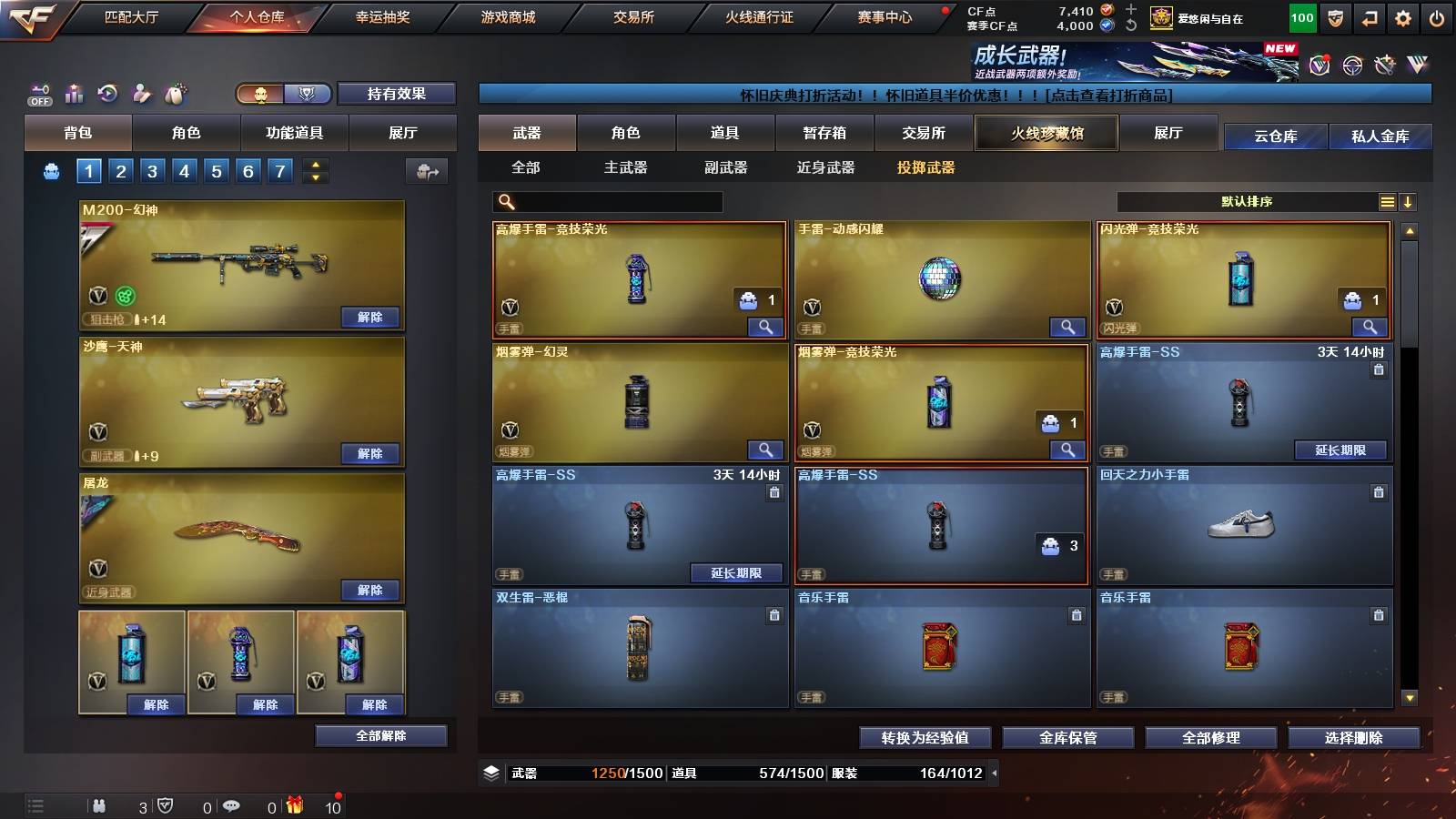The image size is (1456, 819).
Task: Switch the character/rank toggle to the shield side
Action: coord(307,94)
